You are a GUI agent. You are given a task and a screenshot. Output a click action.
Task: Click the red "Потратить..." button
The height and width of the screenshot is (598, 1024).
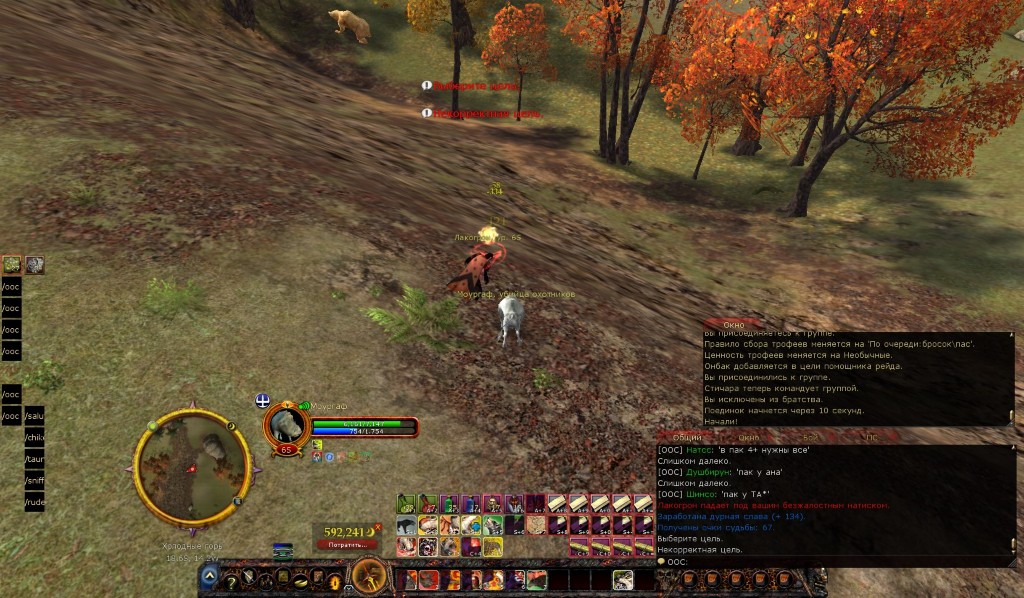click(347, 544)
